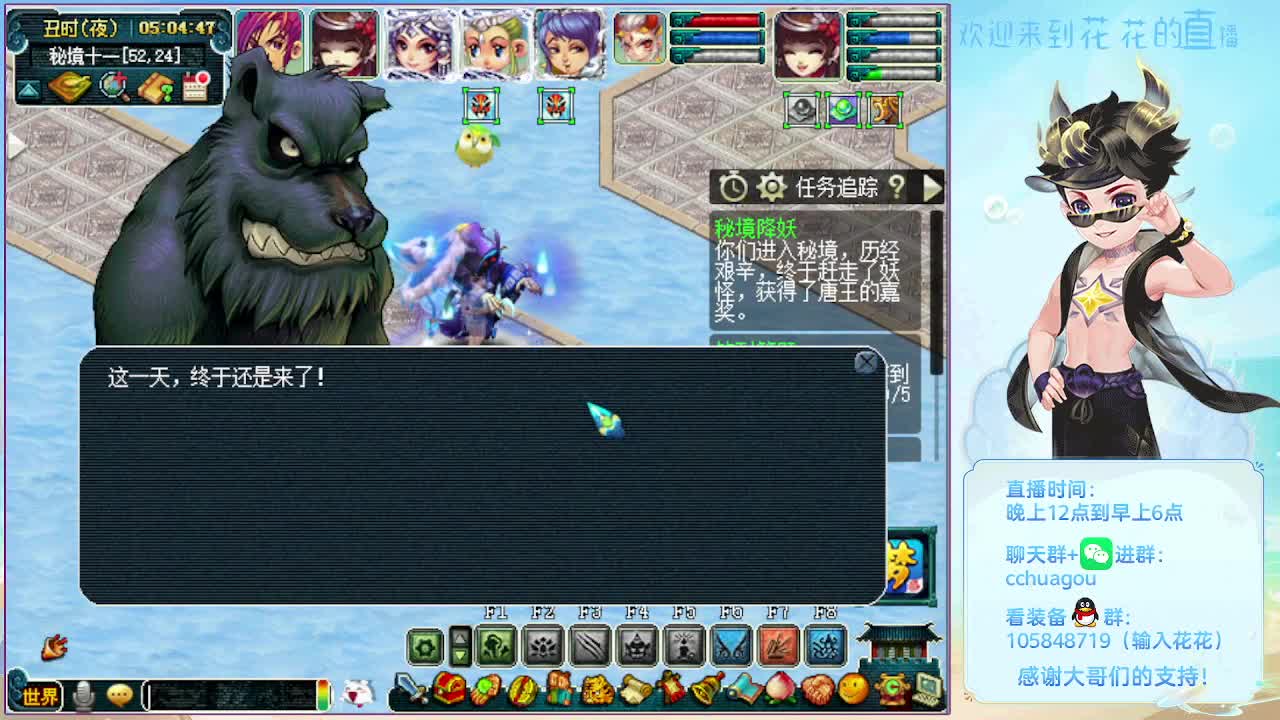
Task: Open the map magnifier icon in the location panel
Action: 112,88
